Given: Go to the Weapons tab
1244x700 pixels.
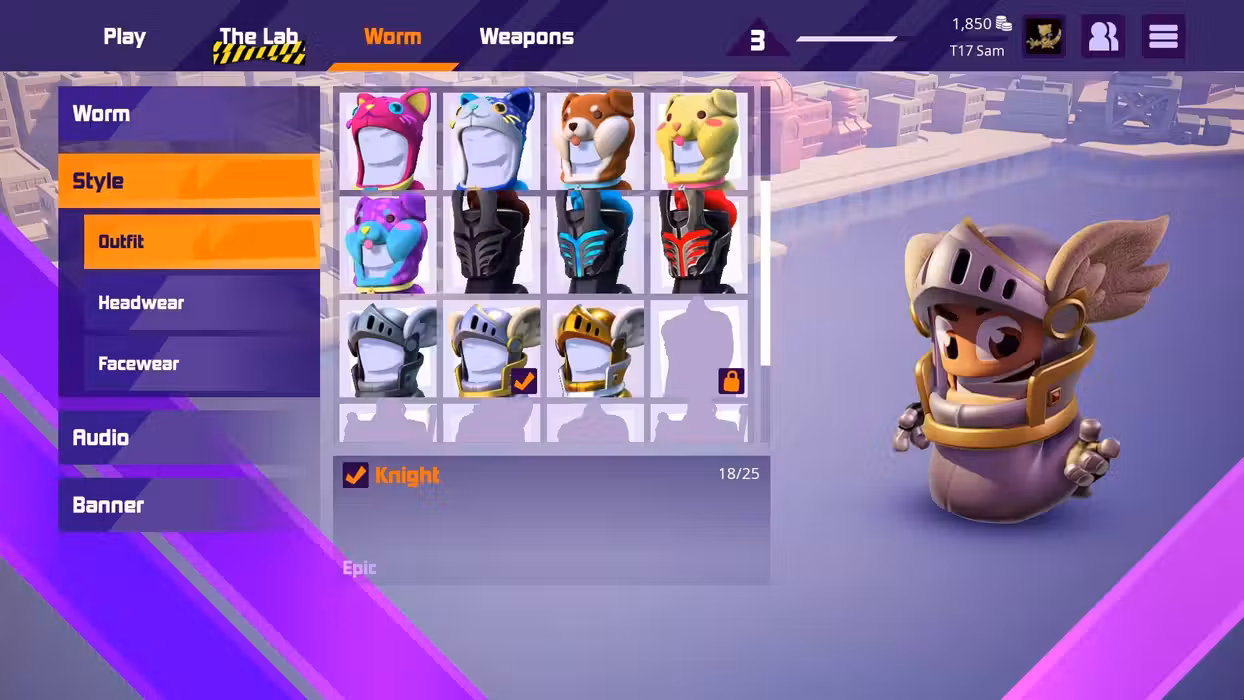Looking at the screenshot, I should point(526,37).
